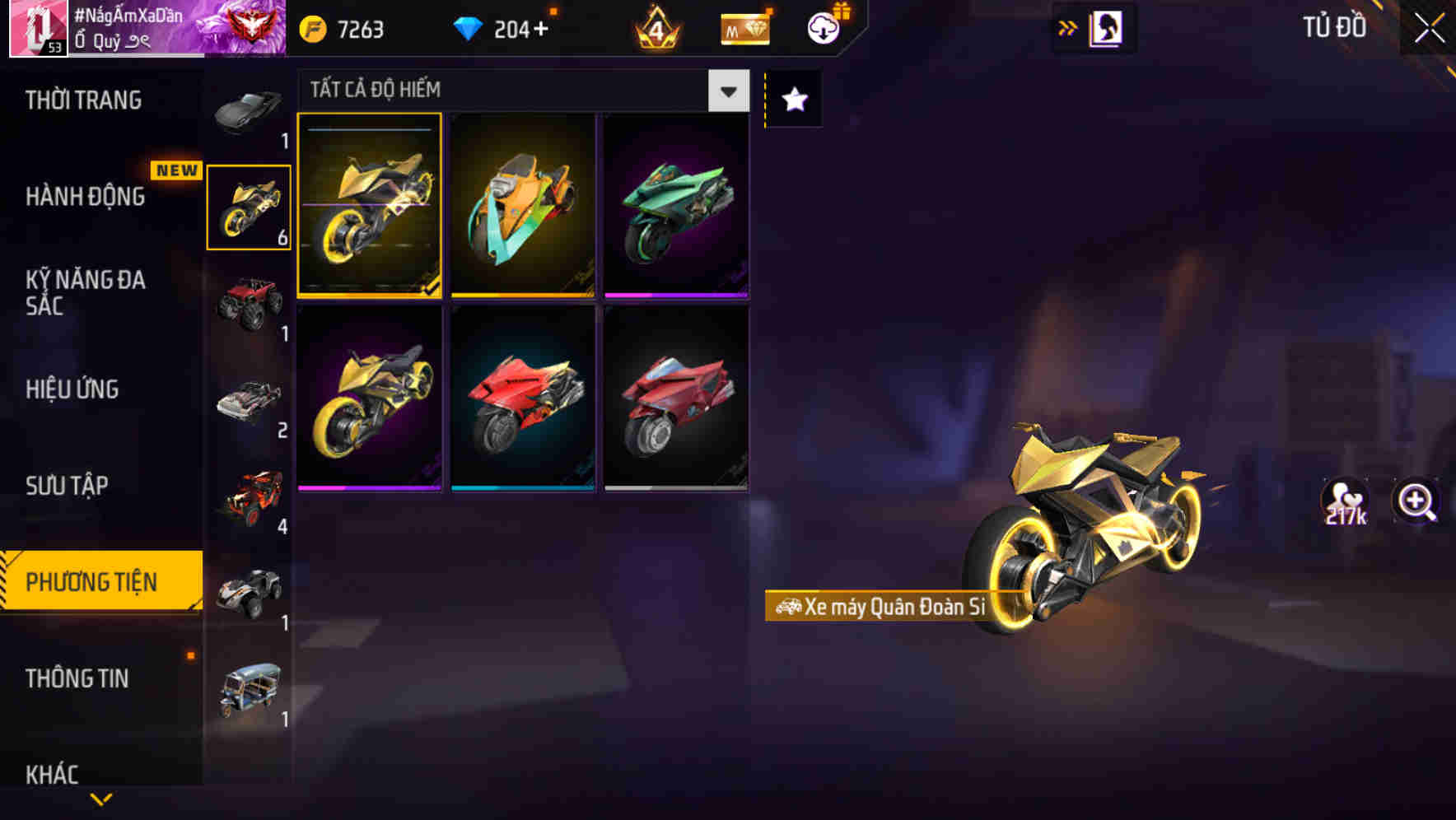Click the gold rarity bar under selected motorcycle
This screenshot has height=820, width=1456.
pyautogui.click(x=371, y=293)
